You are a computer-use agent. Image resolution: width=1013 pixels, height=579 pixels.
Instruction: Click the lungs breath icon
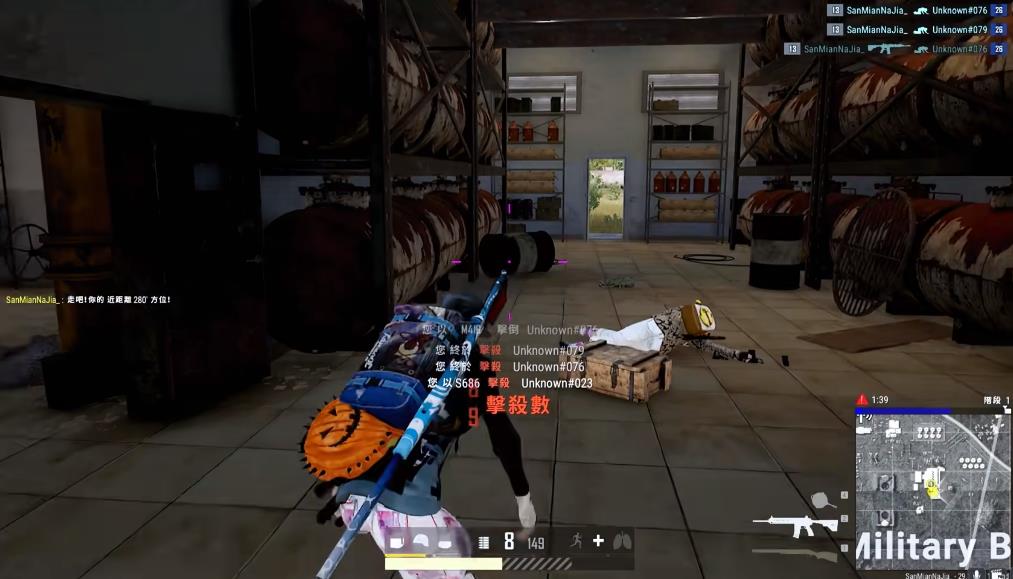click(x=622, y=541)
